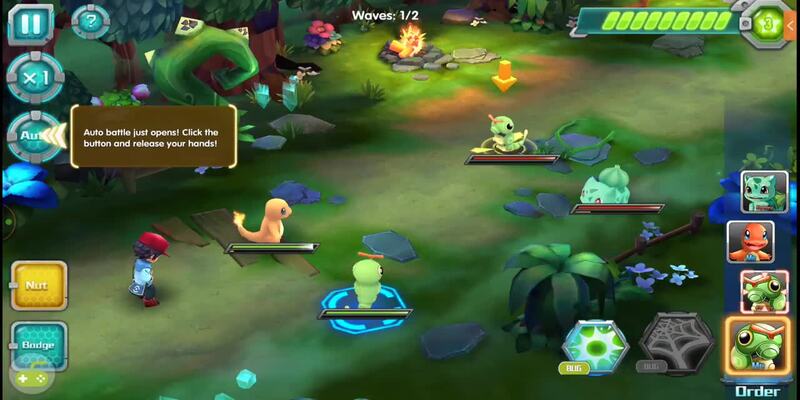The image size is (800, 400).
Task: Choose the red-bordered caterpillar portrait
Action: [764, 290]
